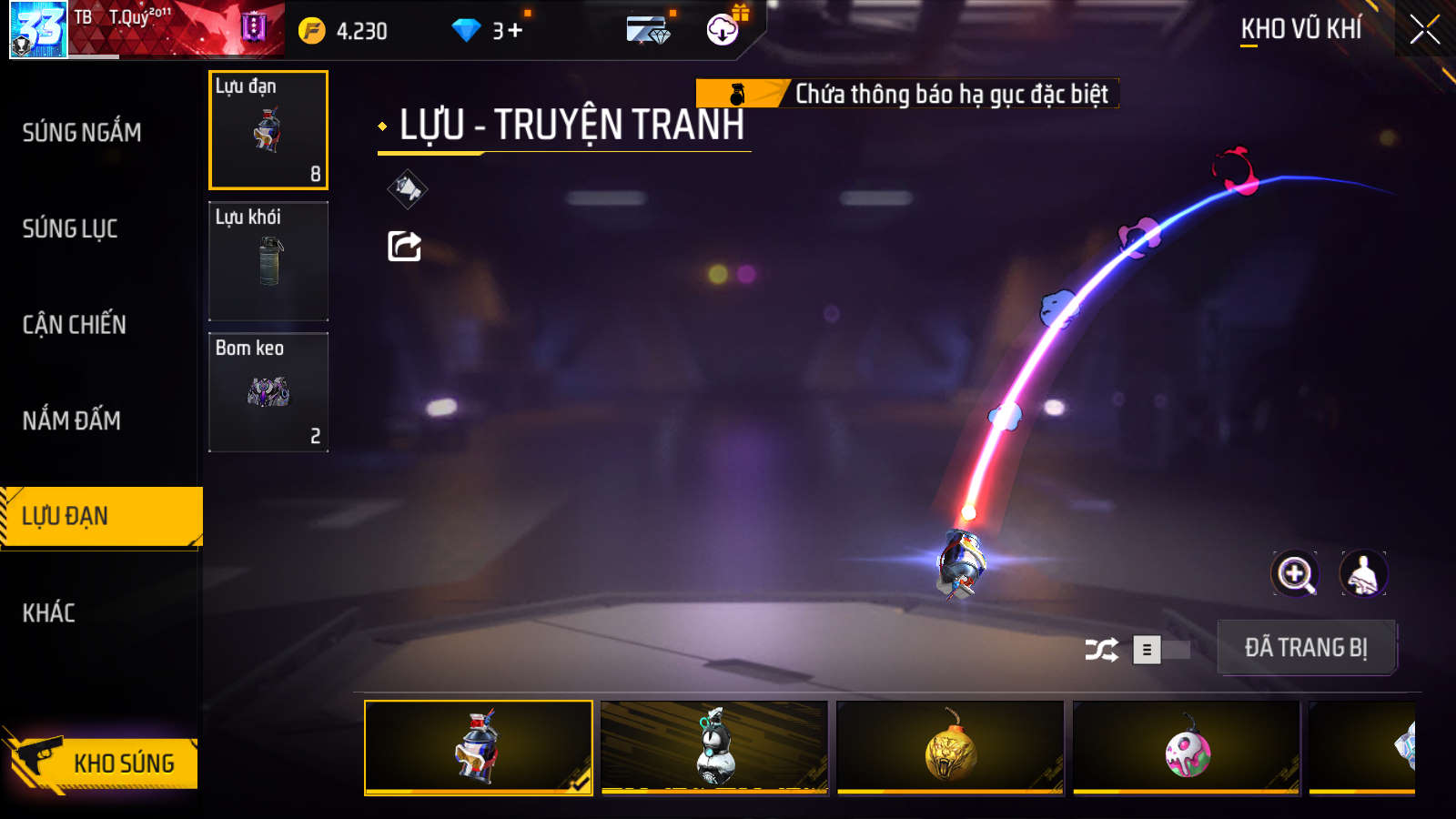Select the golden tiger grenade skin
This screenshot has width=1456, height=819.
pos(950,747)
